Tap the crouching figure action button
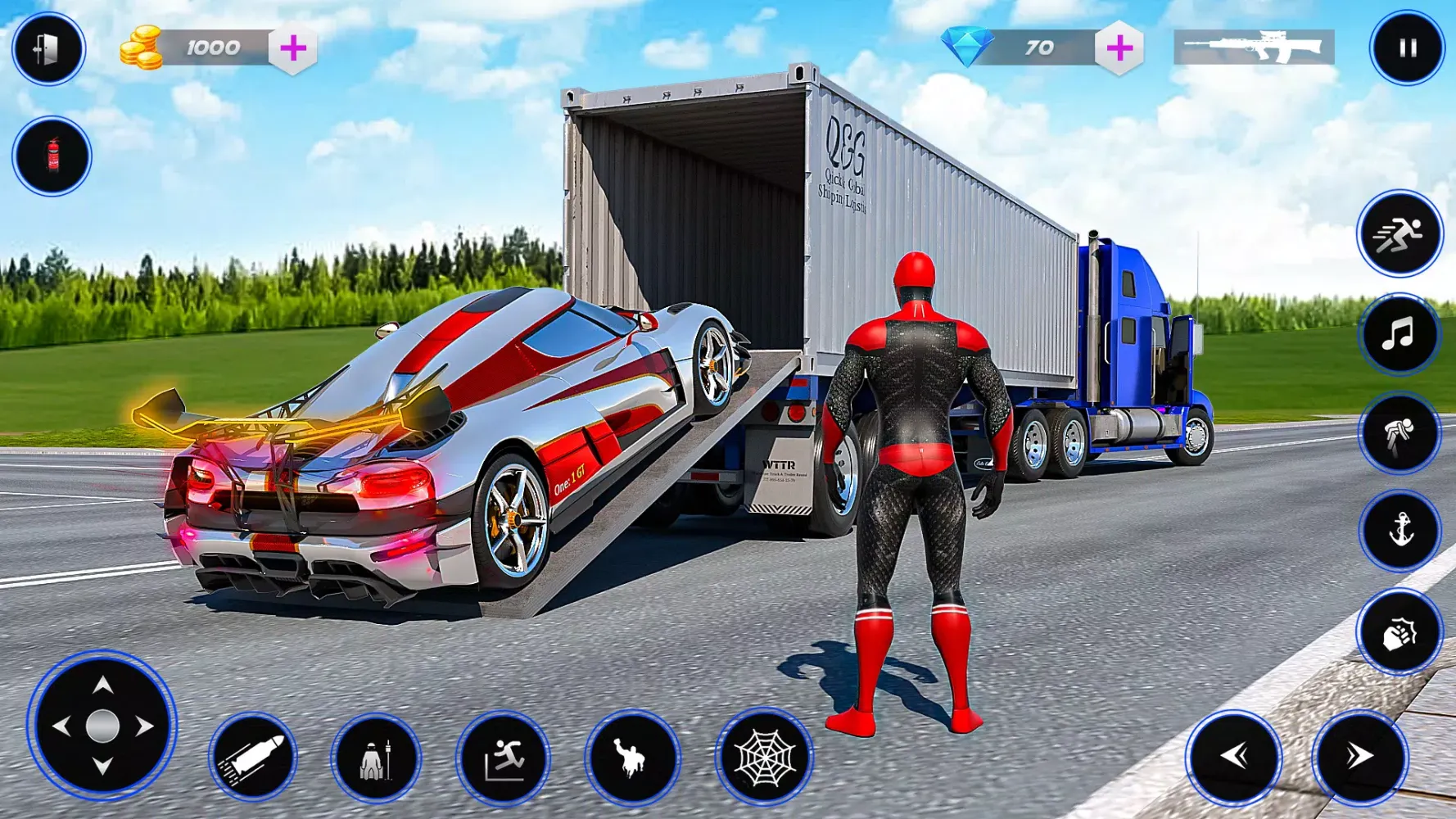Screen dimensions: 1456x819 [x=1399, y=433]
